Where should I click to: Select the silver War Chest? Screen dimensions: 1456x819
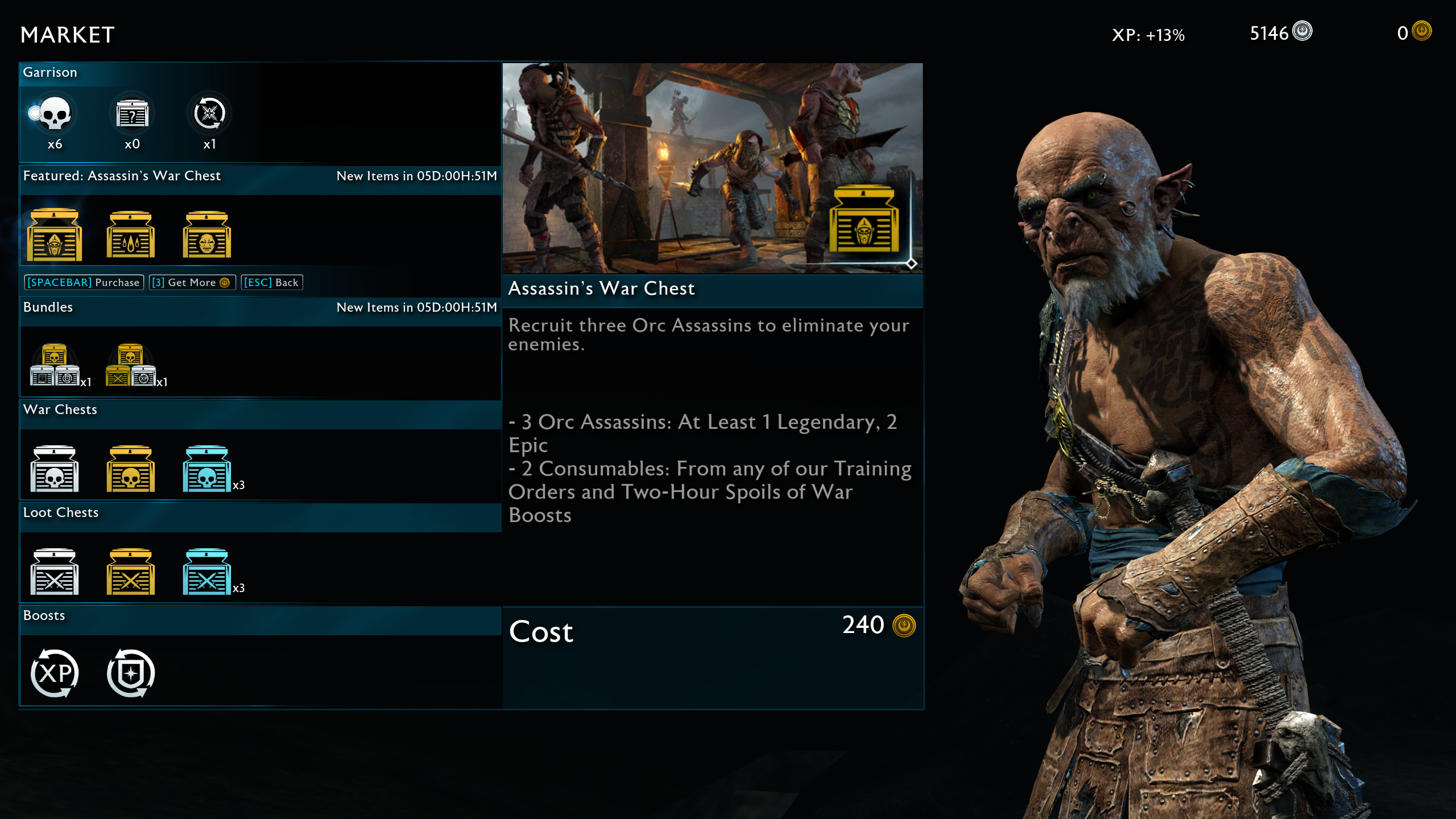click(x=55, y=469)
